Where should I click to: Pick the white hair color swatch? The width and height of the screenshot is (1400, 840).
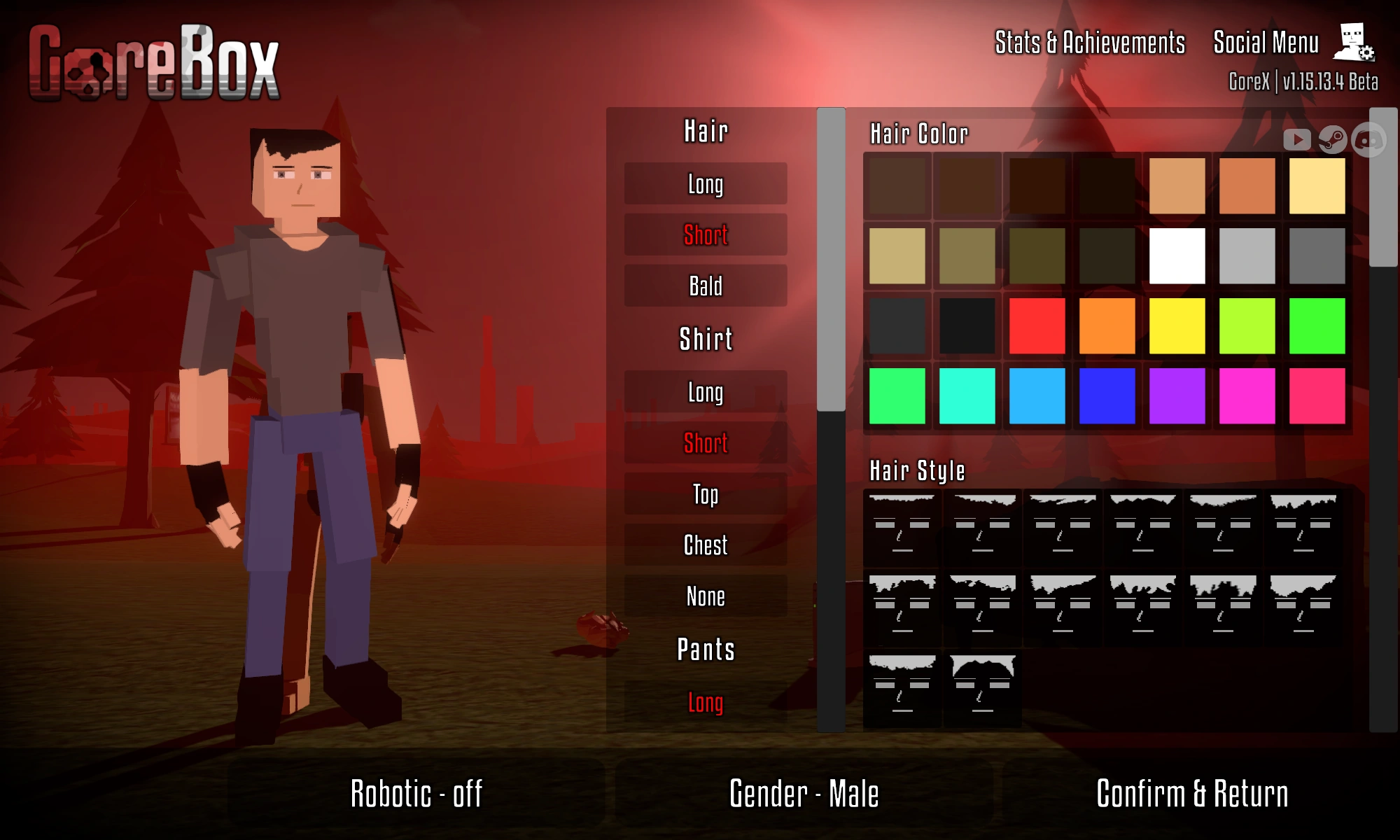1177,255
